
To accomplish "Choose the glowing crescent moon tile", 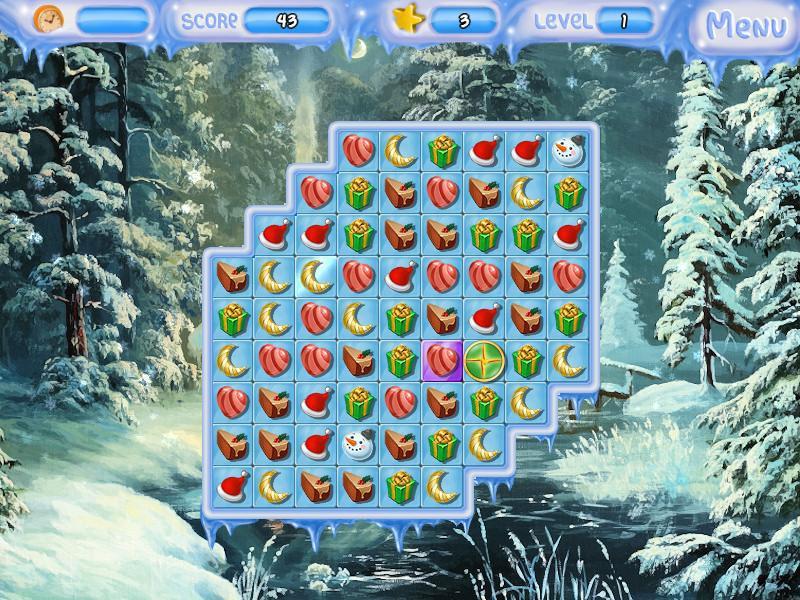I will point(316,274).
